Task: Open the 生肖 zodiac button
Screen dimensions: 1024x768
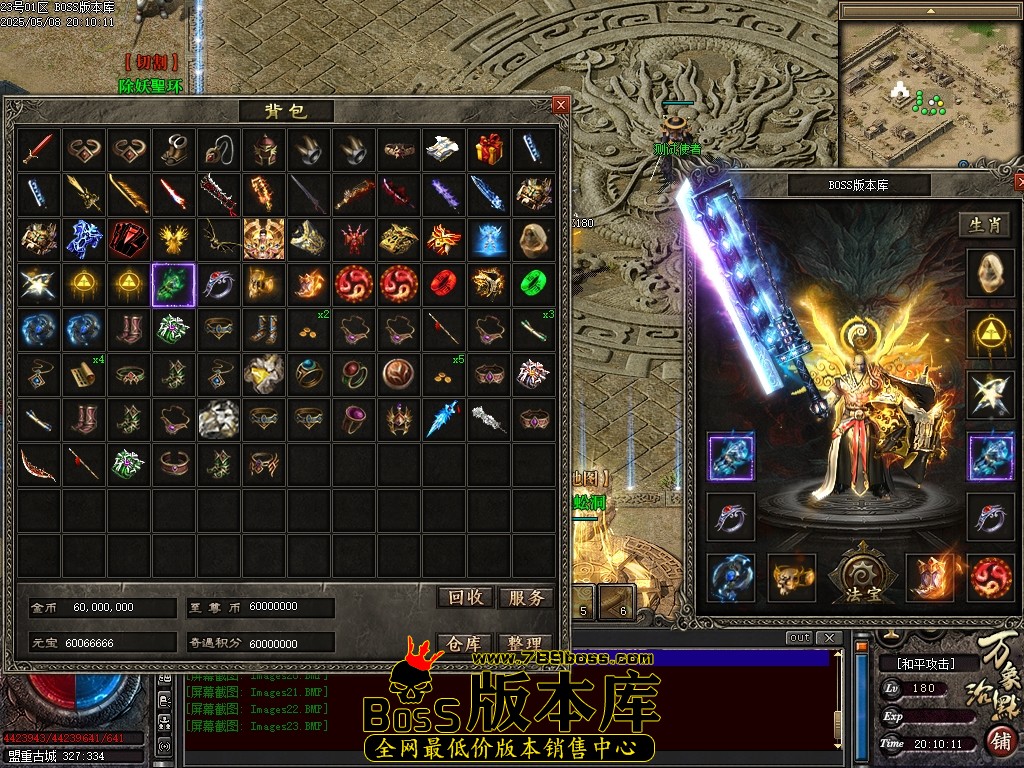Action: tap(984, 225)
